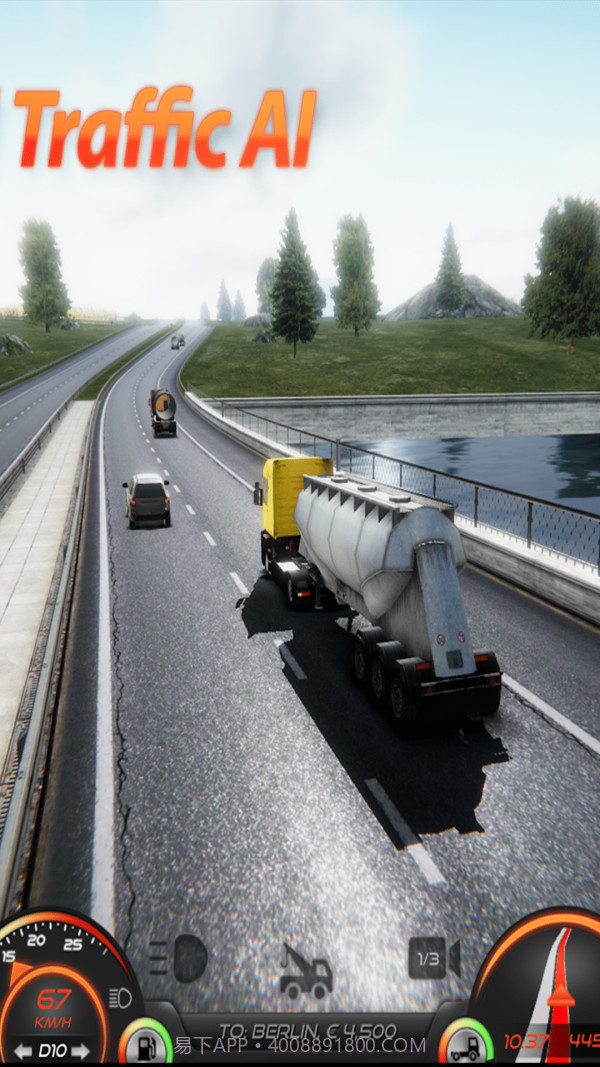Shift gear up with the right arrow
Screen dimensions: 600x1067
pyautogui.click(x=80, y=1051)
